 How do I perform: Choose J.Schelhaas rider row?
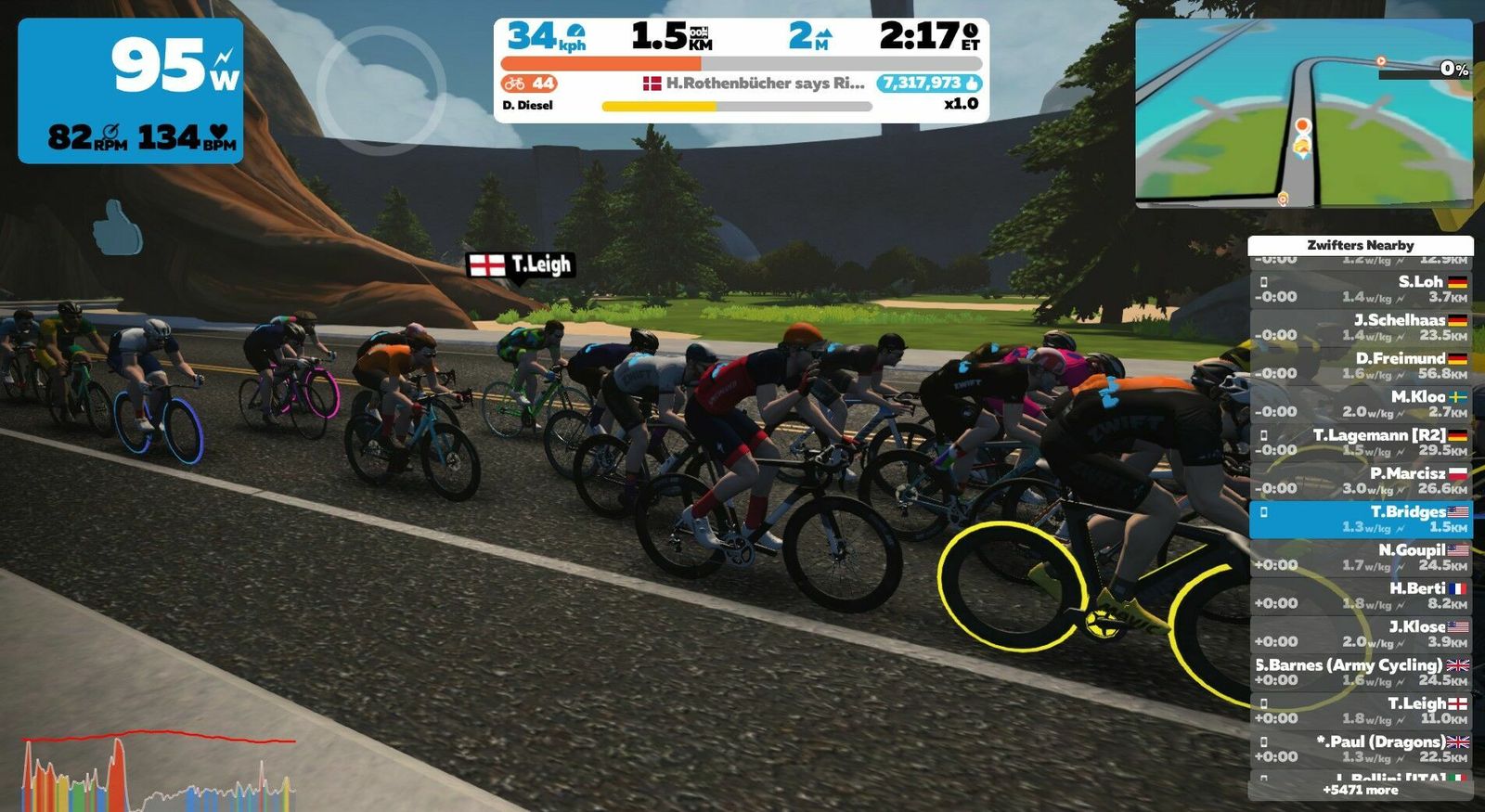1360,328
